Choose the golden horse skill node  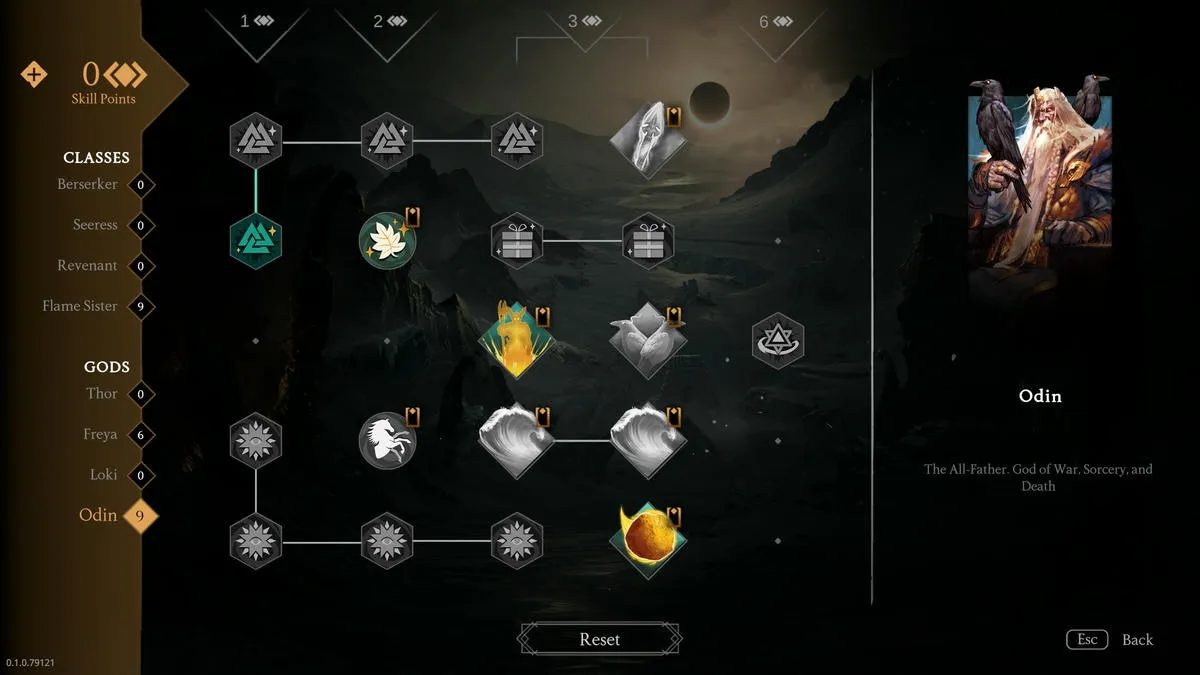[x=516, y=340]
